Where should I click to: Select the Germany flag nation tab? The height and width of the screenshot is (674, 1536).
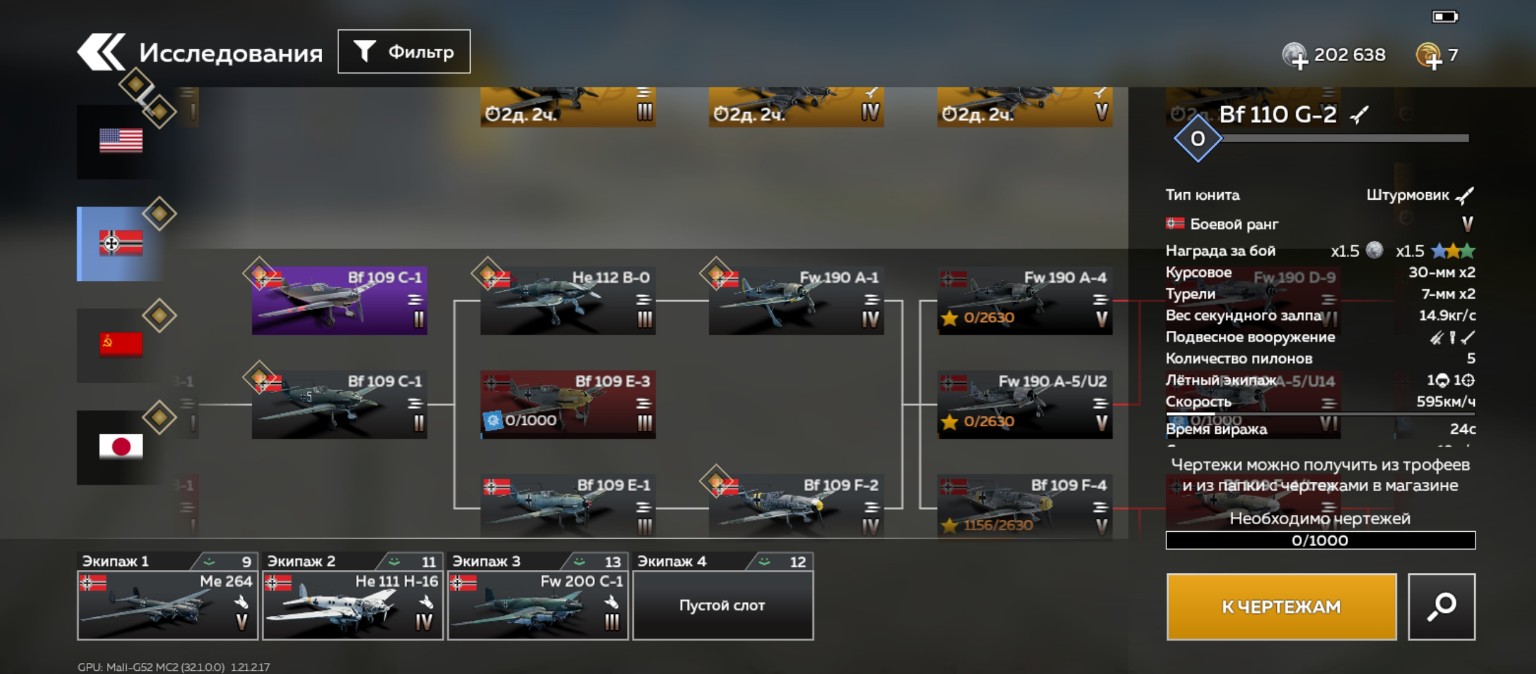(x=120, y=243)
